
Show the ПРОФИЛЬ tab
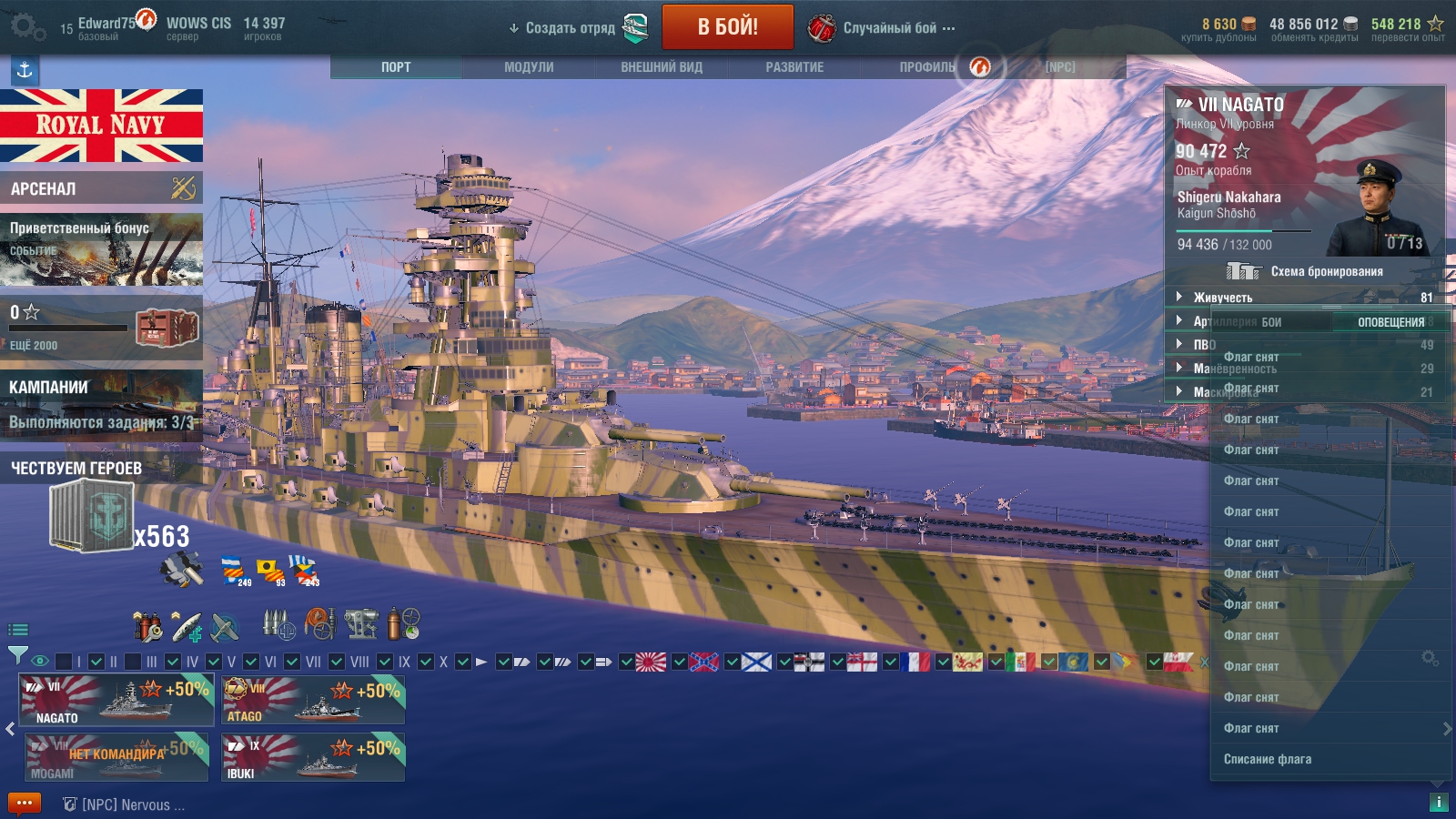(x=927, y=67)
